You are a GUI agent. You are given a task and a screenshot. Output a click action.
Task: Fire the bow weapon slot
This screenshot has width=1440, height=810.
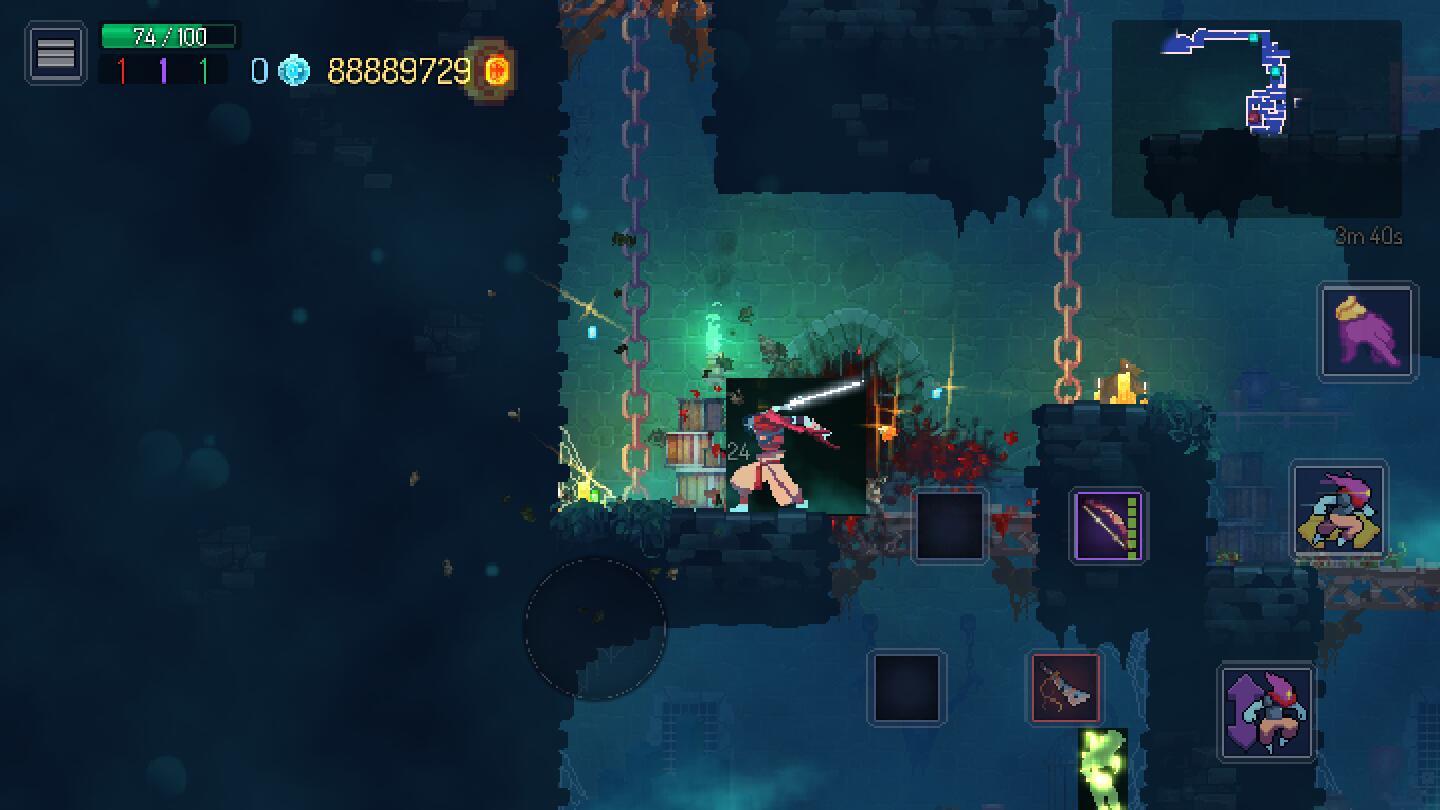[1108, 525]
